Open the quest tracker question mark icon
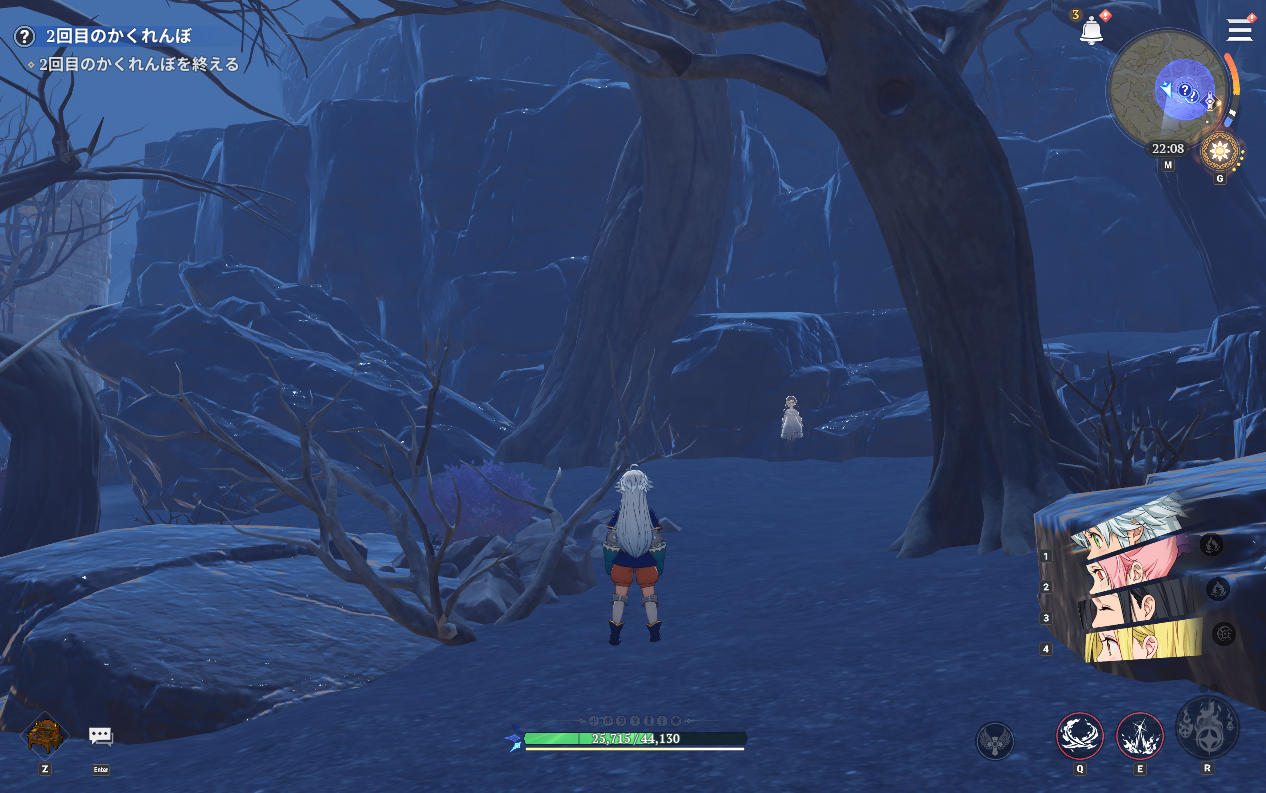The image size is (1266, 793). point(24,36)
